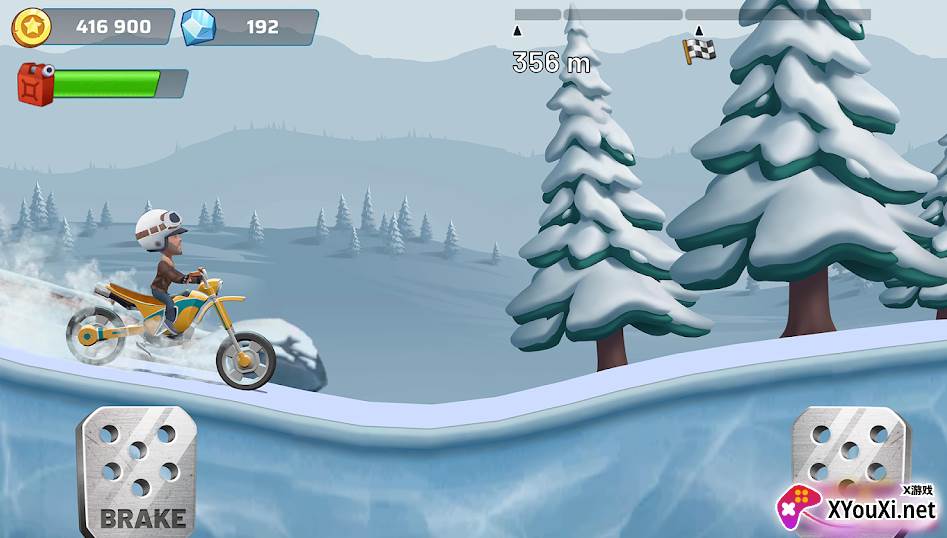Click the XYouXi.net watermark logo

[x=860, y=507]
